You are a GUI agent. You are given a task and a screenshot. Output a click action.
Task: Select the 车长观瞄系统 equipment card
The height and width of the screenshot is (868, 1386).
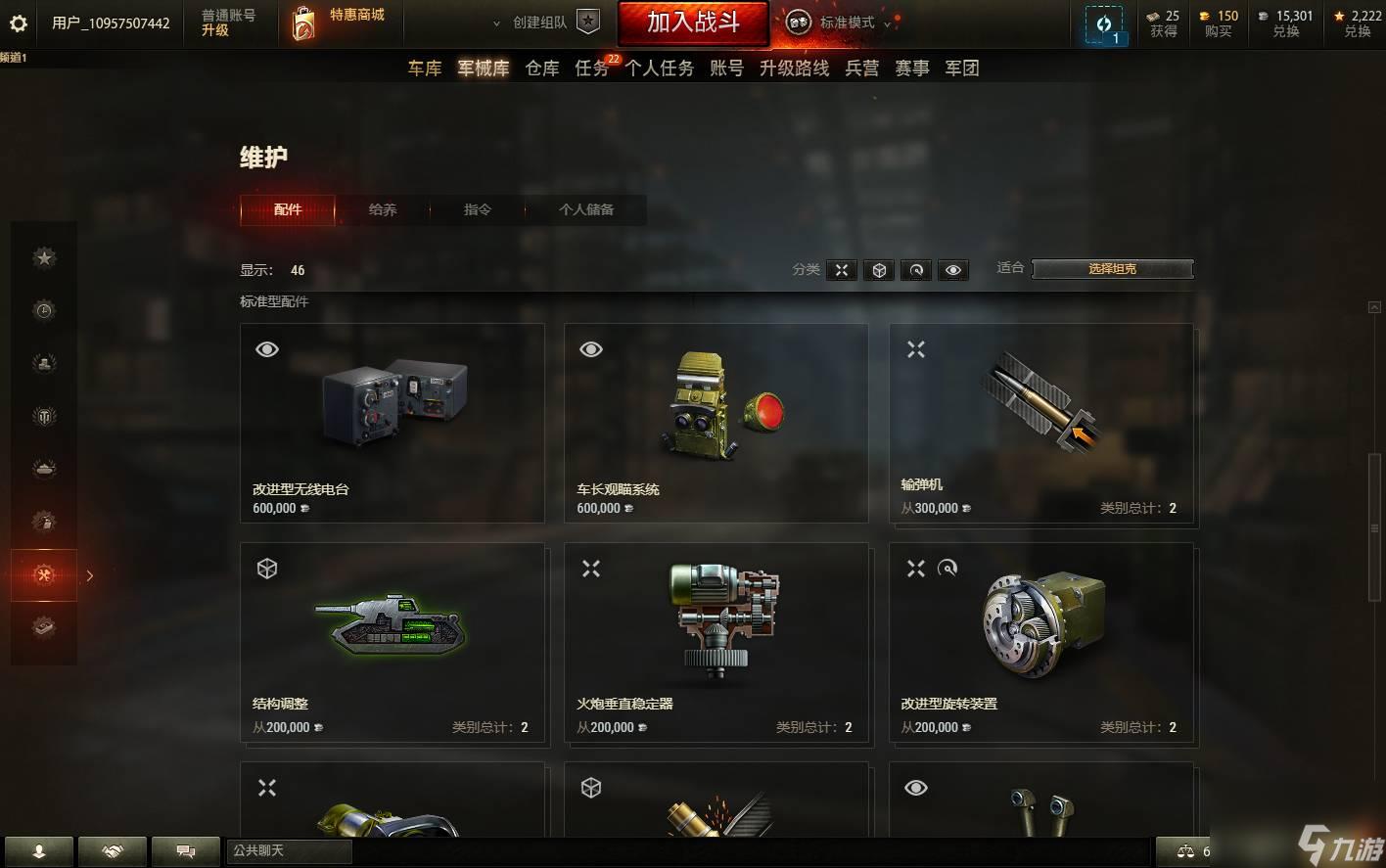click(716, 423)
